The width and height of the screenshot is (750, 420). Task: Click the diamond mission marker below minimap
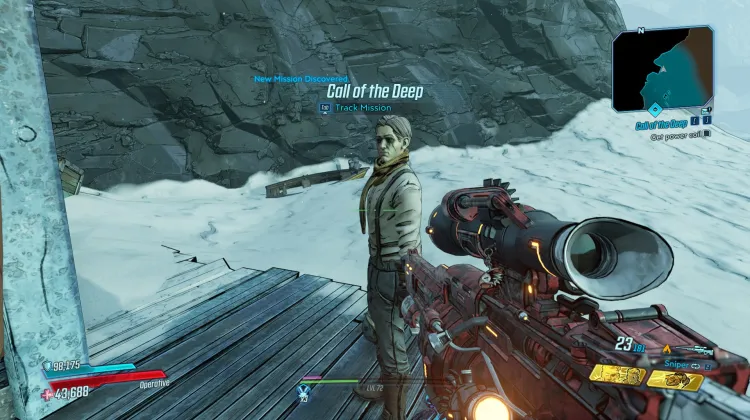[654, 109]
